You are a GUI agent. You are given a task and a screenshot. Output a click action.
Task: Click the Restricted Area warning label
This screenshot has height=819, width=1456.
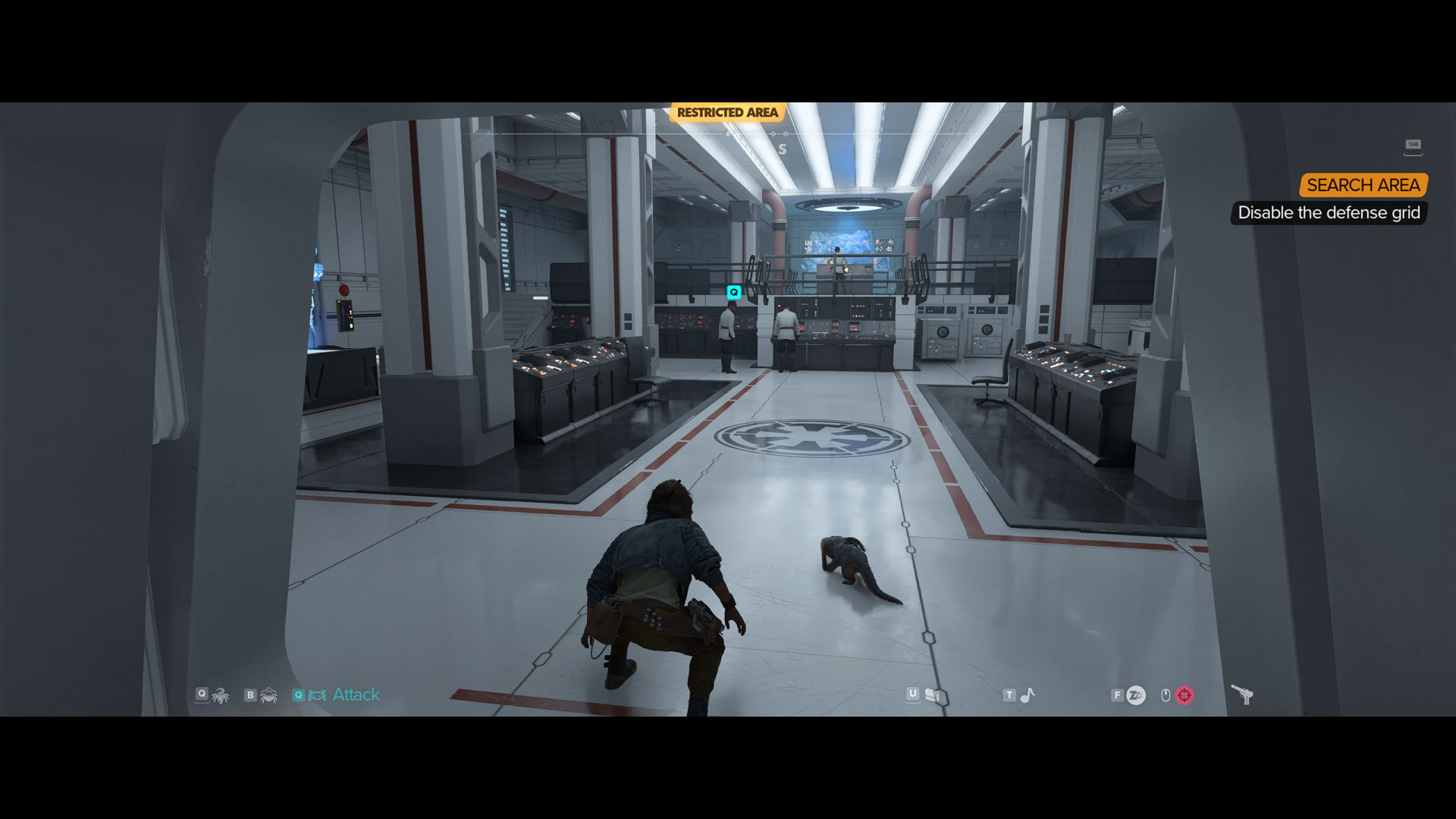point(727,113)
